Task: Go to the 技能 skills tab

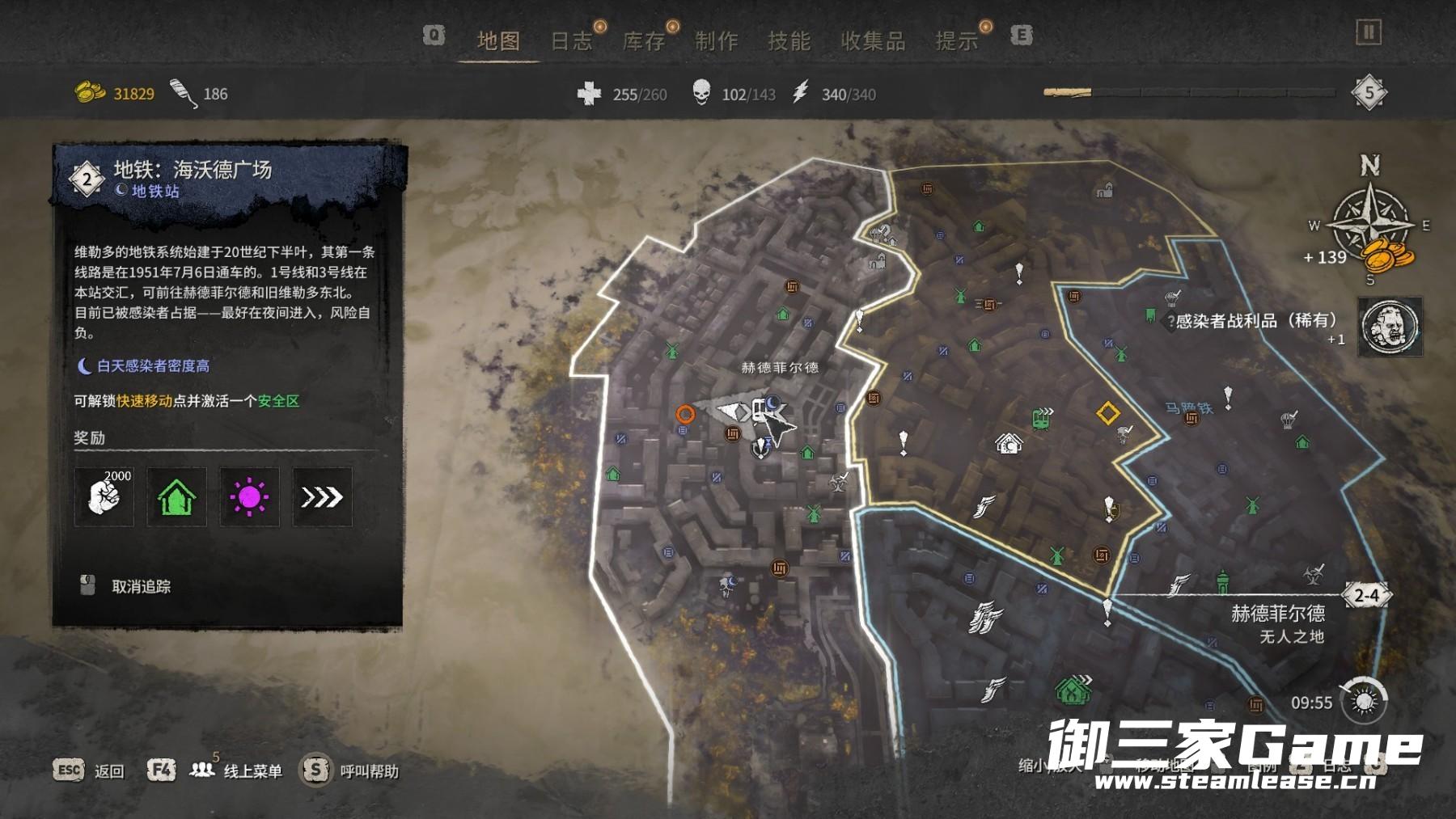Action: point(789,41)
